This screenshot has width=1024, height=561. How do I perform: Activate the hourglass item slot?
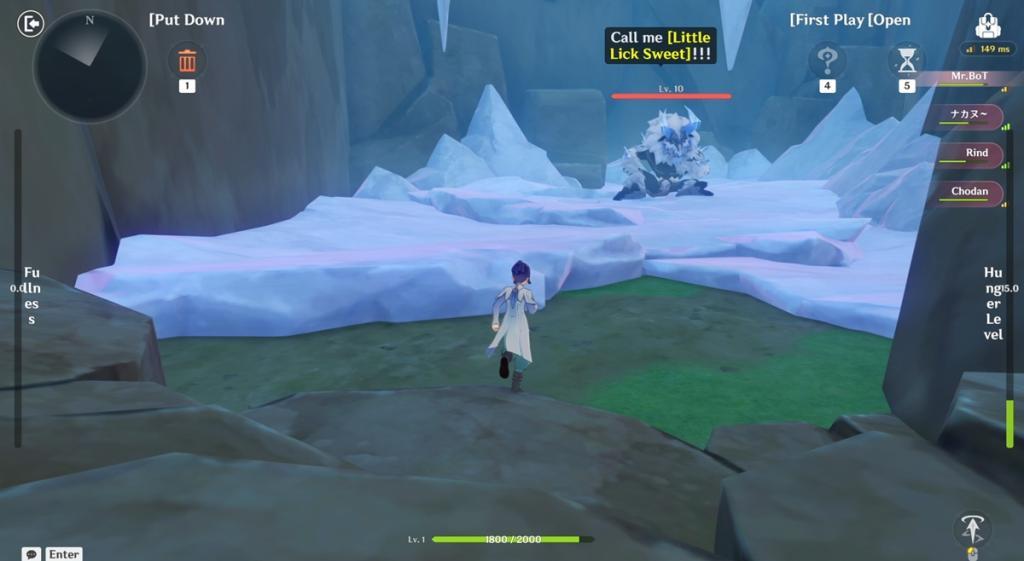907,62
